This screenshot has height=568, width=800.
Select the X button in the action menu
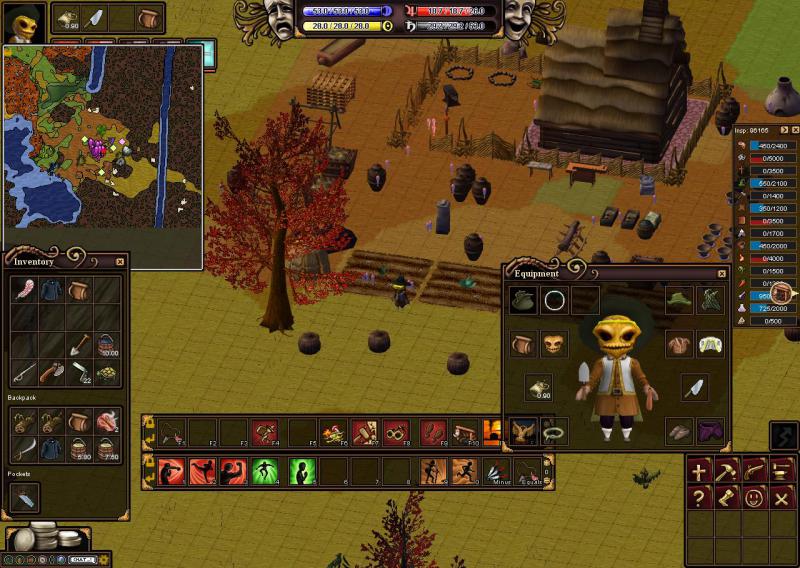[x=782, y=497]
